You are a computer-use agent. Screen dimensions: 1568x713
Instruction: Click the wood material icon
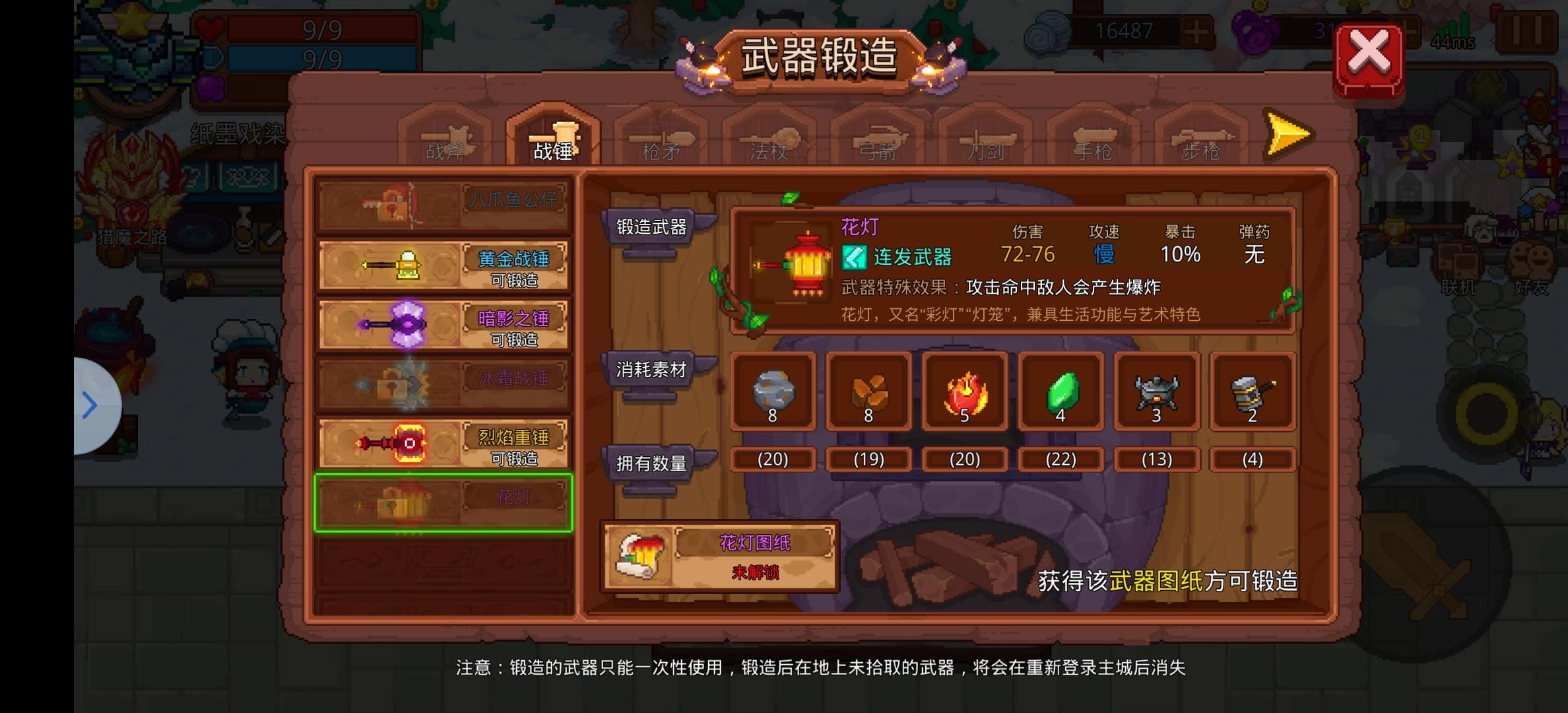(869, 393)
